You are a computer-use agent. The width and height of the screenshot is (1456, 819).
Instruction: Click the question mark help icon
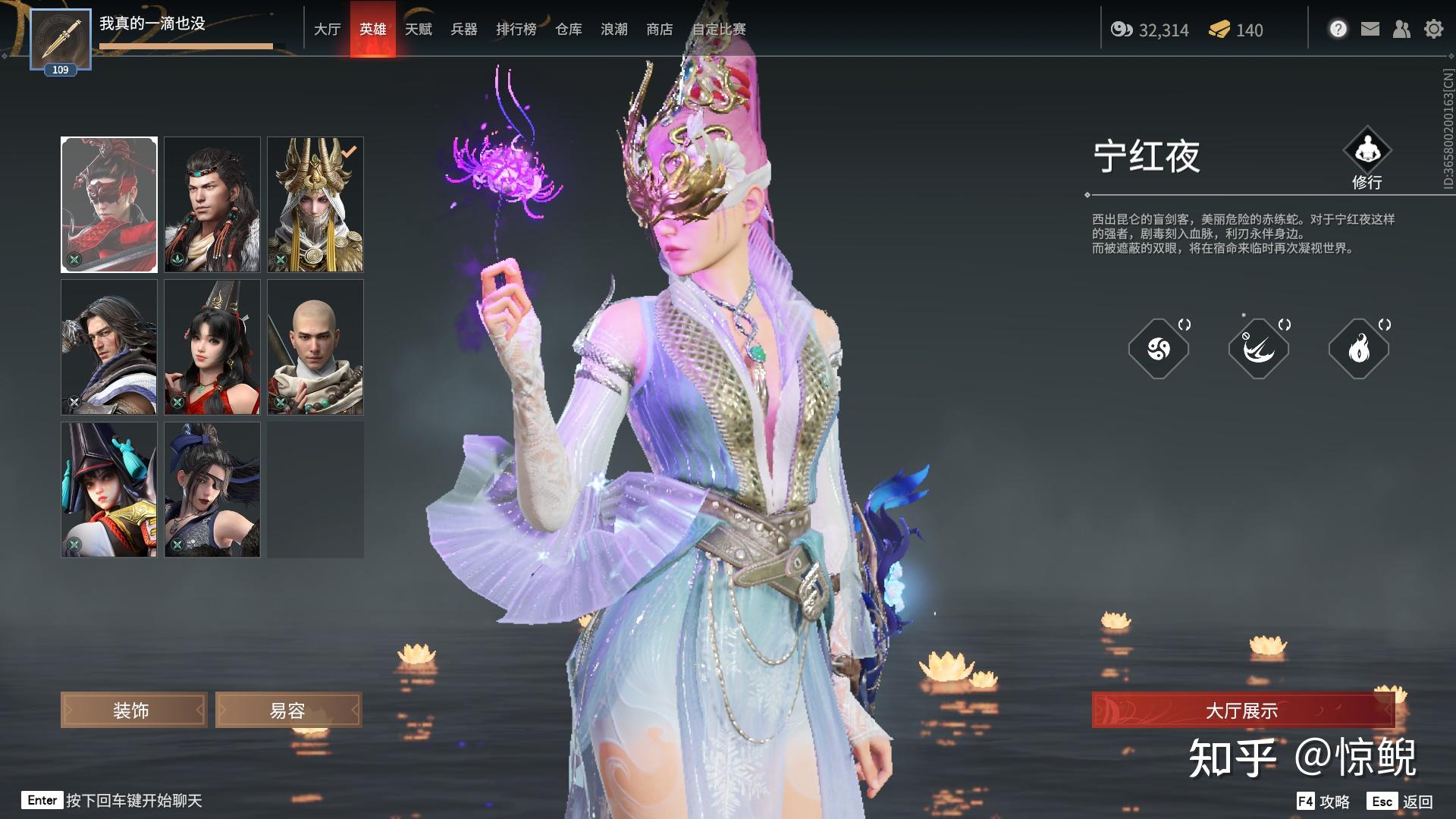pos(1338,30)
